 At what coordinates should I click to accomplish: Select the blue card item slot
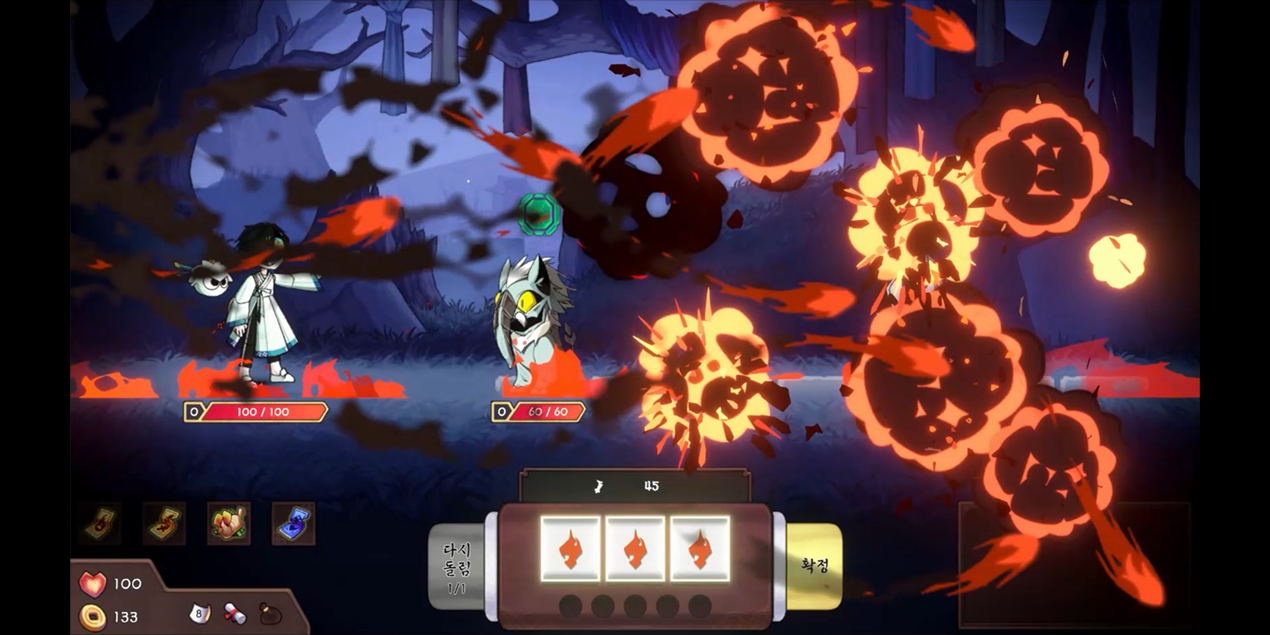click(293, 523)
